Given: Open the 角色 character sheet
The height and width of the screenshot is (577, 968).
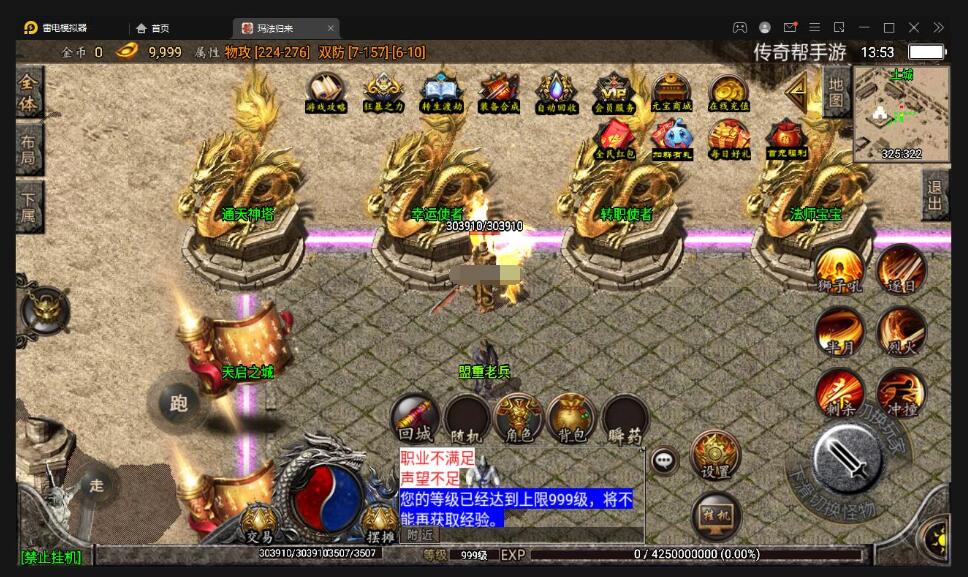Looking at the screenshot, I should click(519, 418).
